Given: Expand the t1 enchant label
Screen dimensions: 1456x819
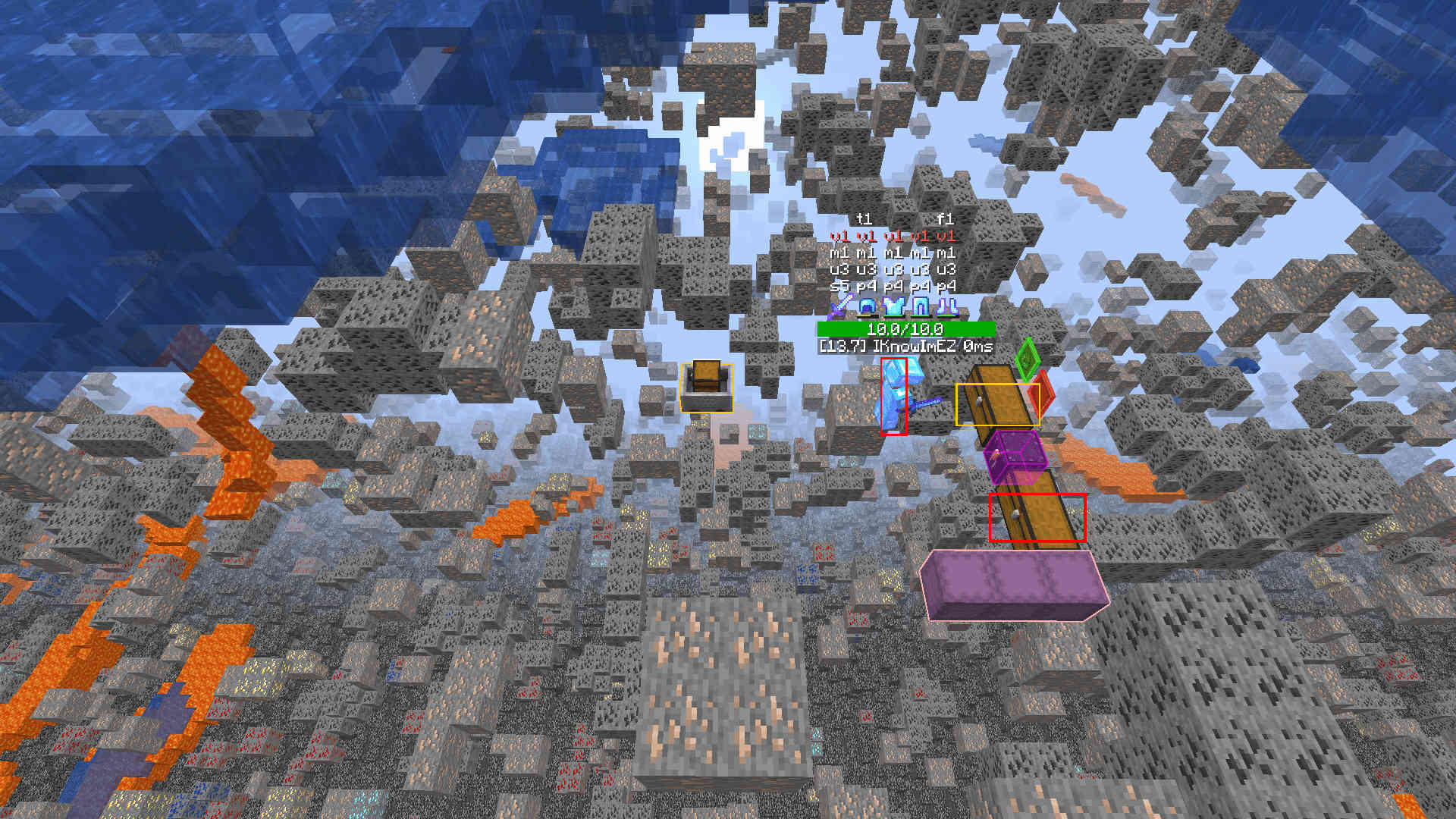Looking at the screenshot, I should coord(864,219).
